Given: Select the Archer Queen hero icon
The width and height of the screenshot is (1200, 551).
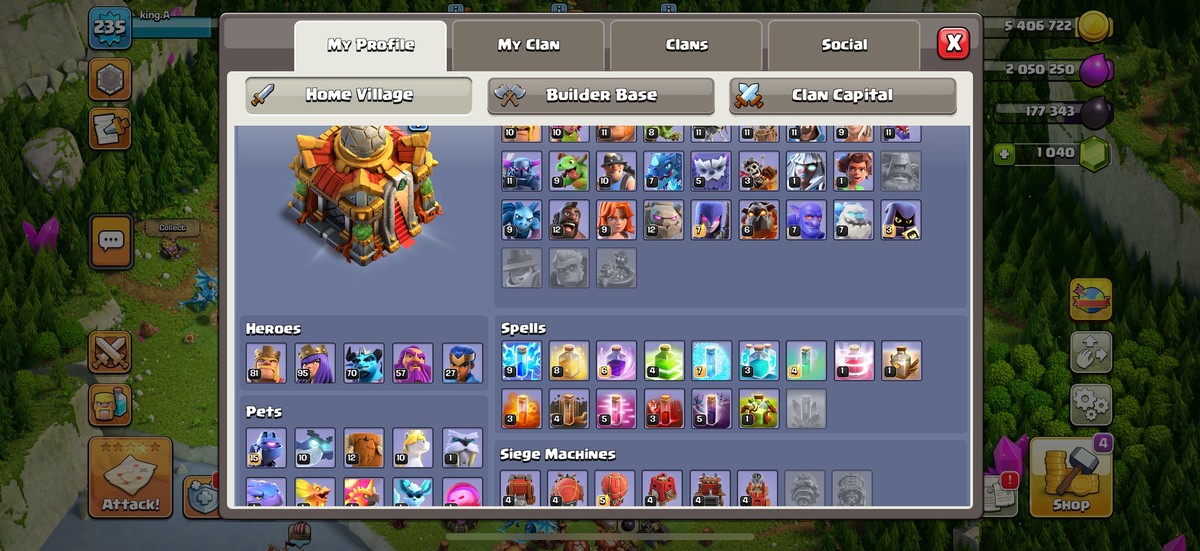Looking at the screenshot, I should (x=315, y=363).
